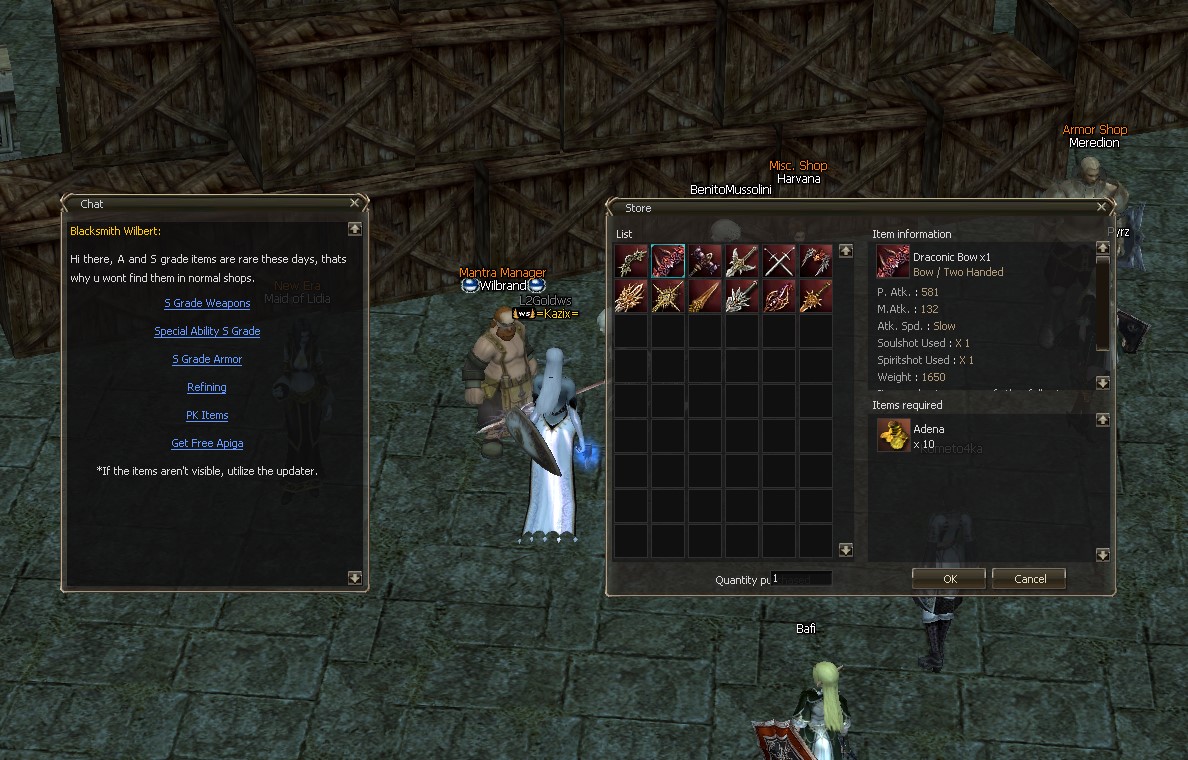This screenshot has width=1188, height=760.
Task: Click the store list's down arrow
Action: coord(846,550)
